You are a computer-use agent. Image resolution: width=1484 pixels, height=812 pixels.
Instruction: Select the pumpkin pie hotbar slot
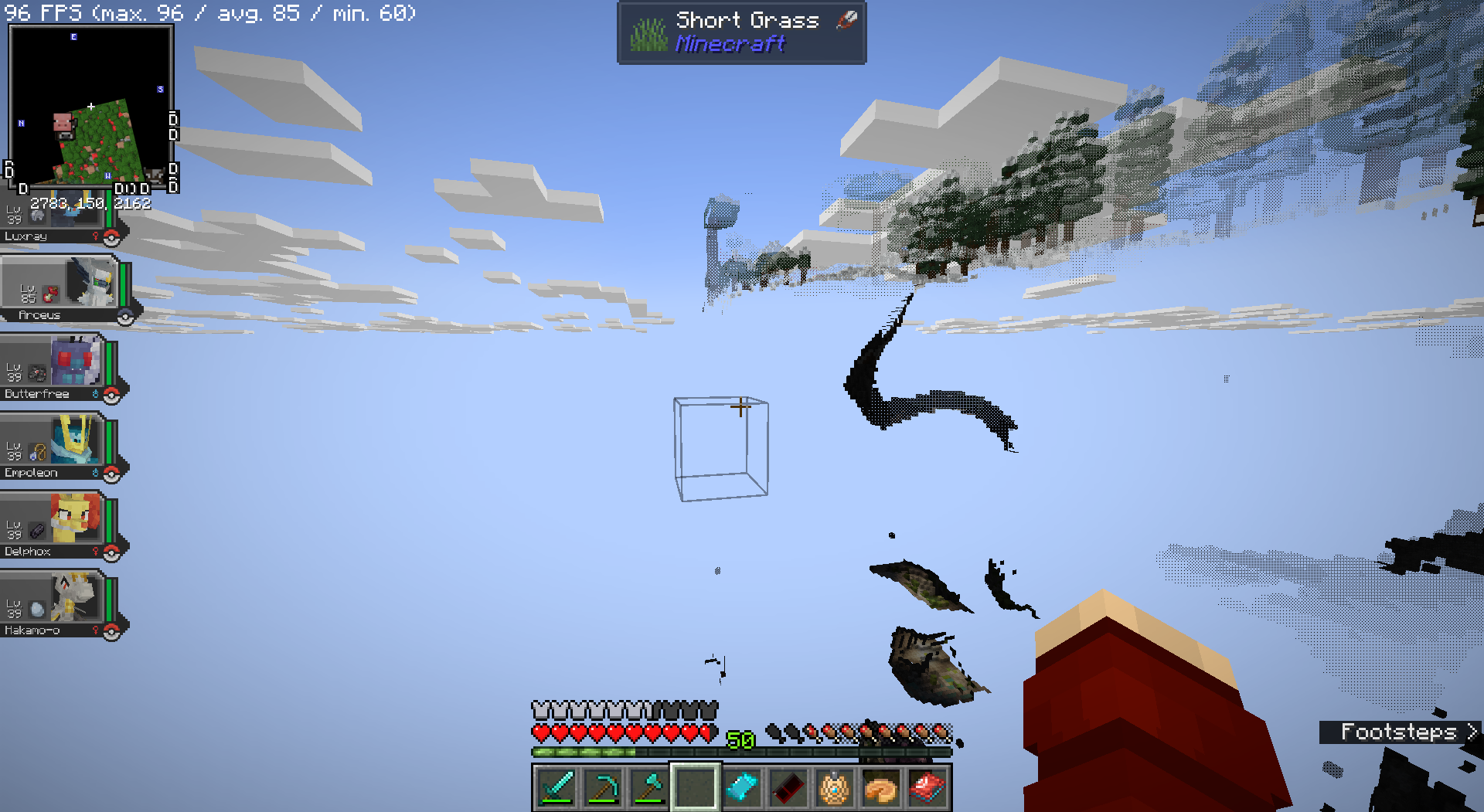[x=881, y=788]
